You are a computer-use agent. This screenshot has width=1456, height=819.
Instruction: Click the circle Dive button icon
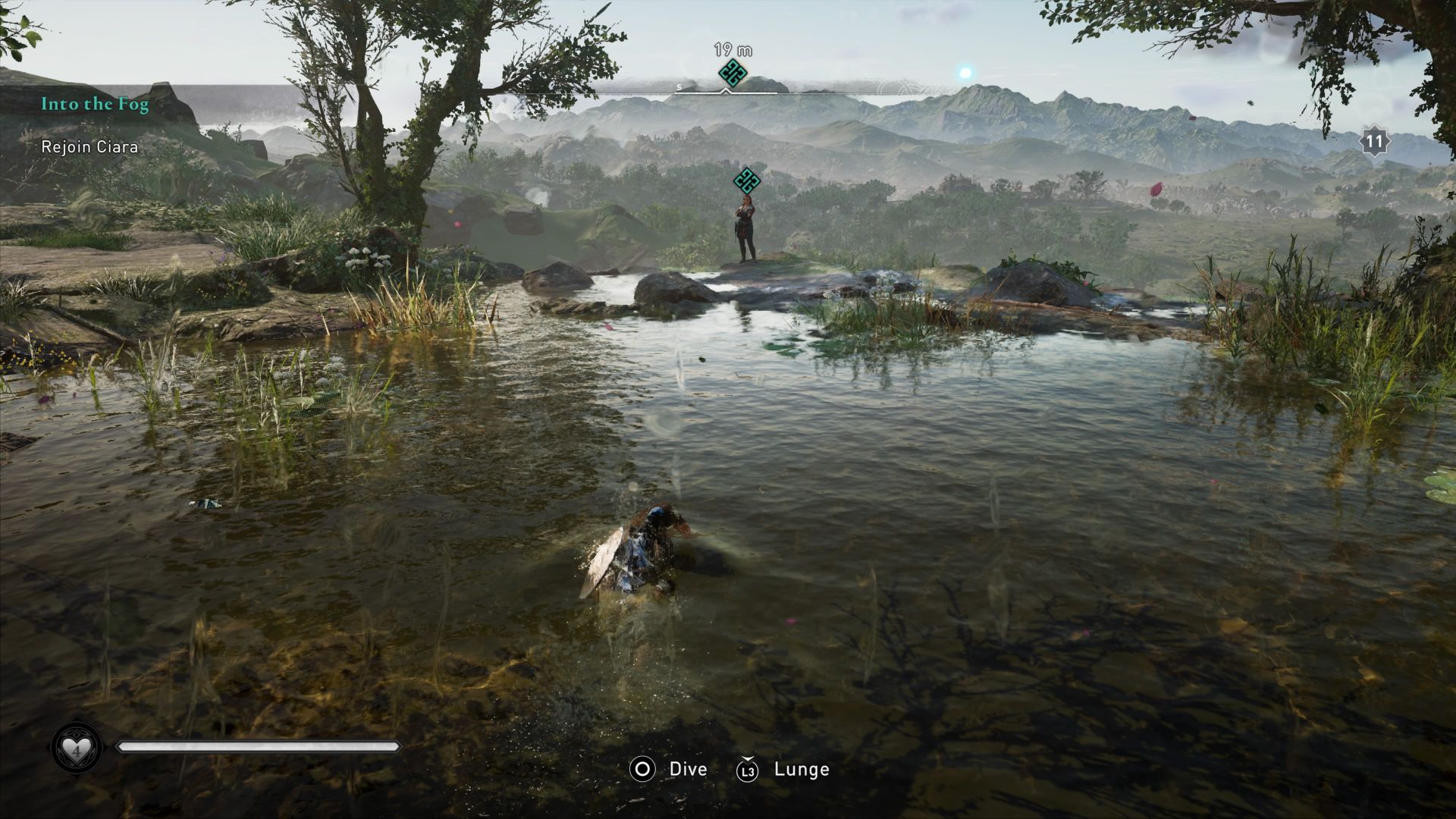[x=642, y=769]
